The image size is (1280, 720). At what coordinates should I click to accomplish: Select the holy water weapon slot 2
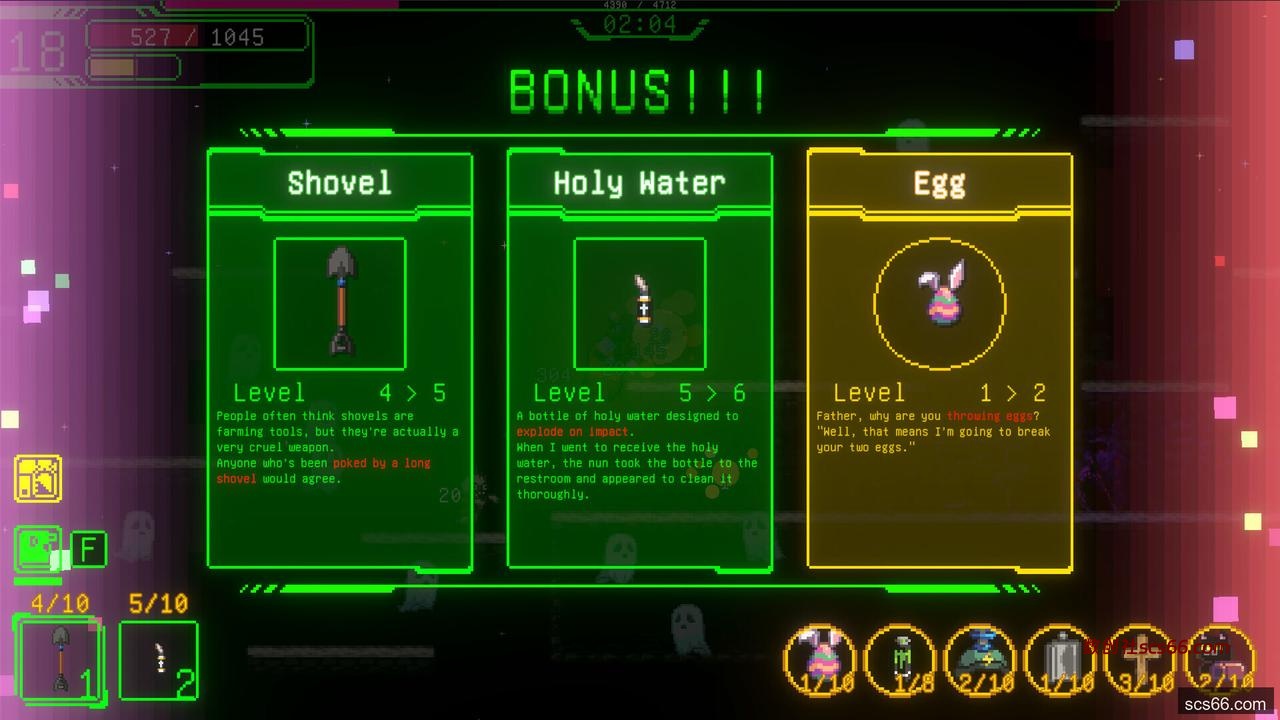tap(159, 659)
